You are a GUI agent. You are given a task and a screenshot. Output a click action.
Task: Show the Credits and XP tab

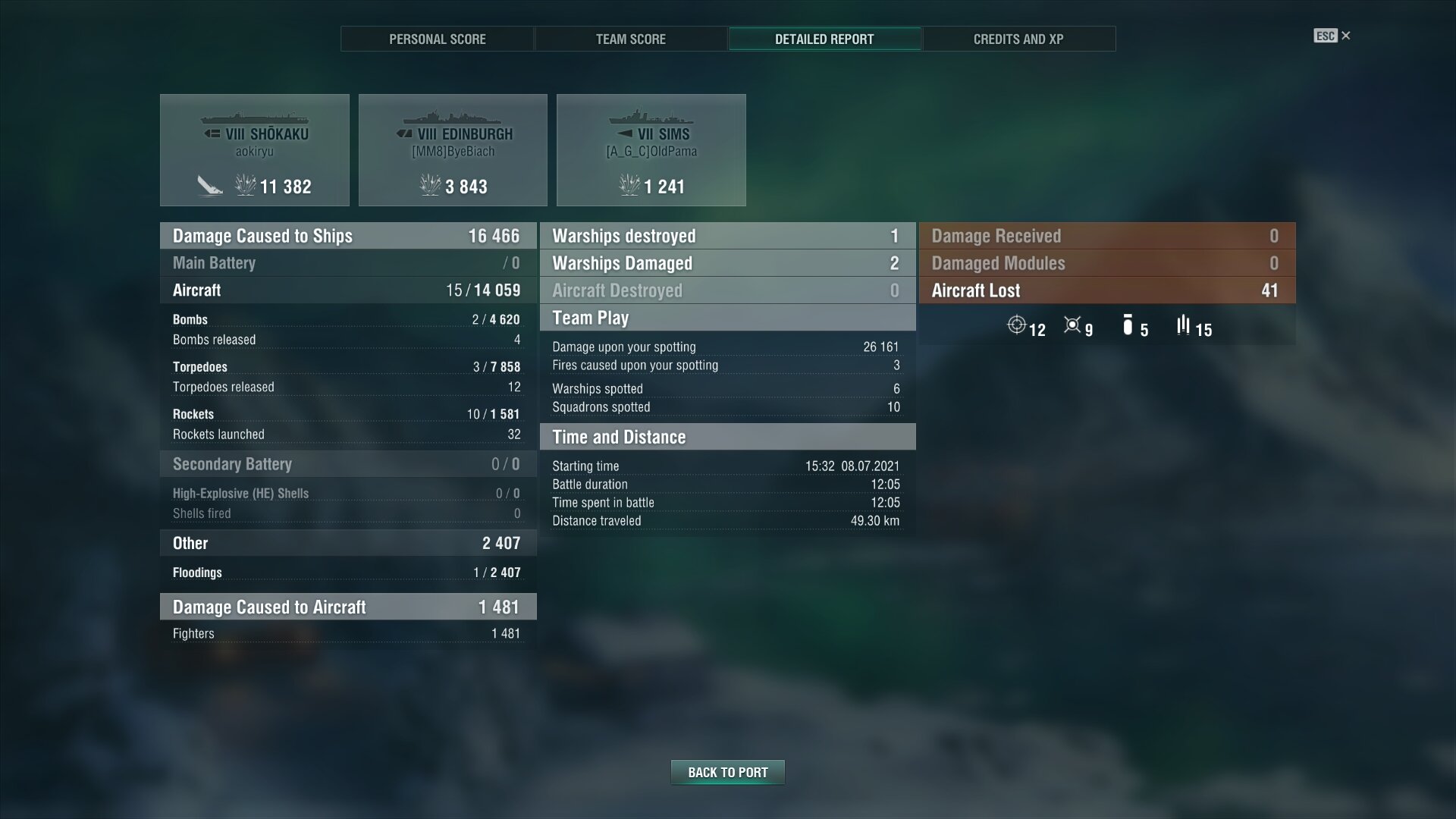1018,39
